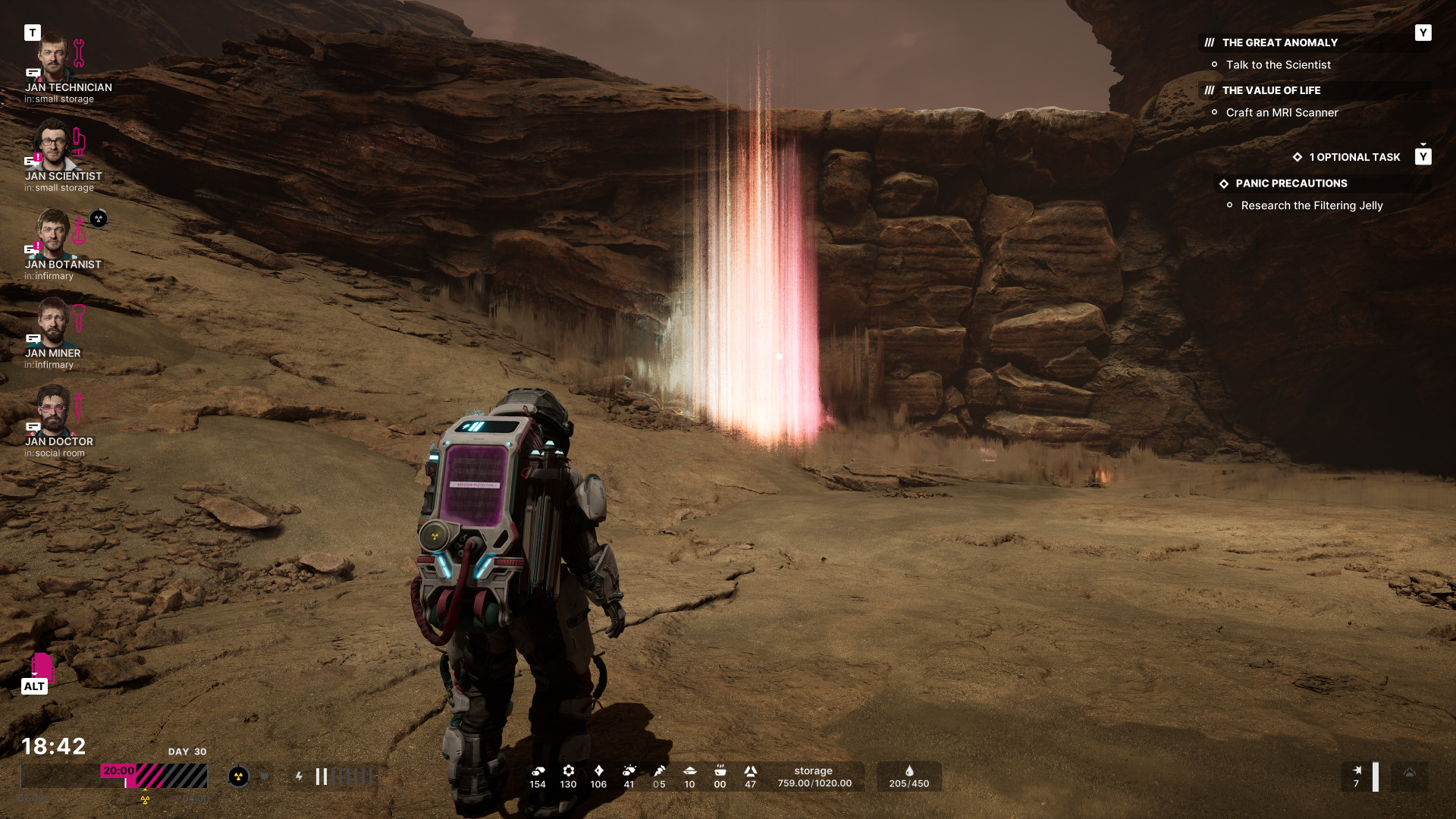This screenshot has height=819, width=1456.
Task: Select the Jan Miner portrait
Action: [x=53, y=322]
